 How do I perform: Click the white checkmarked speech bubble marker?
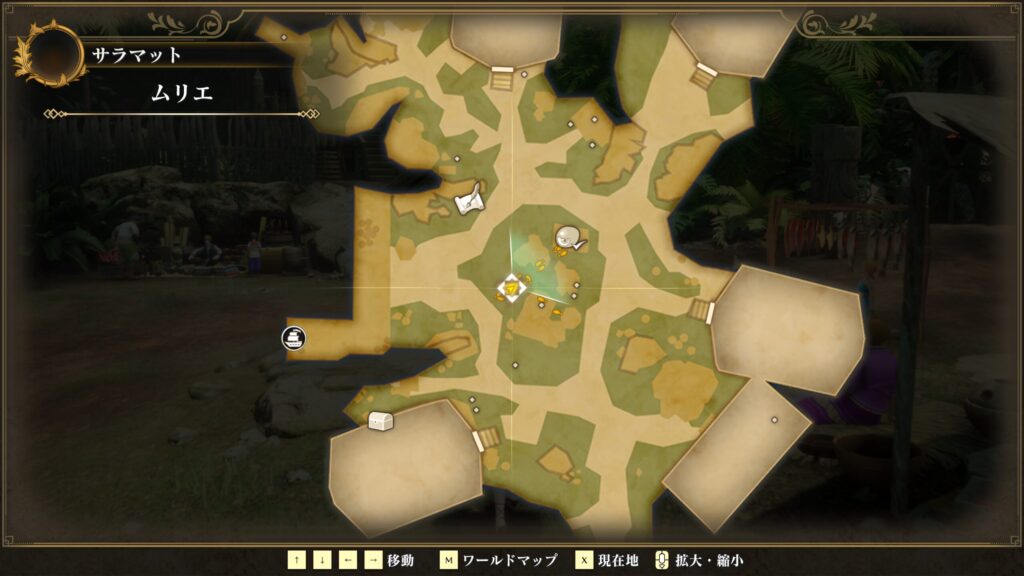pyautogui.click(x=570, y=238)
